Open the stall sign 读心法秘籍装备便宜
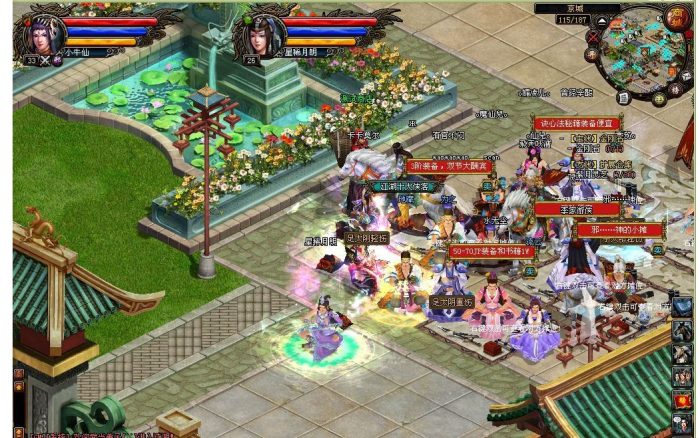 (x=577, y=123)
